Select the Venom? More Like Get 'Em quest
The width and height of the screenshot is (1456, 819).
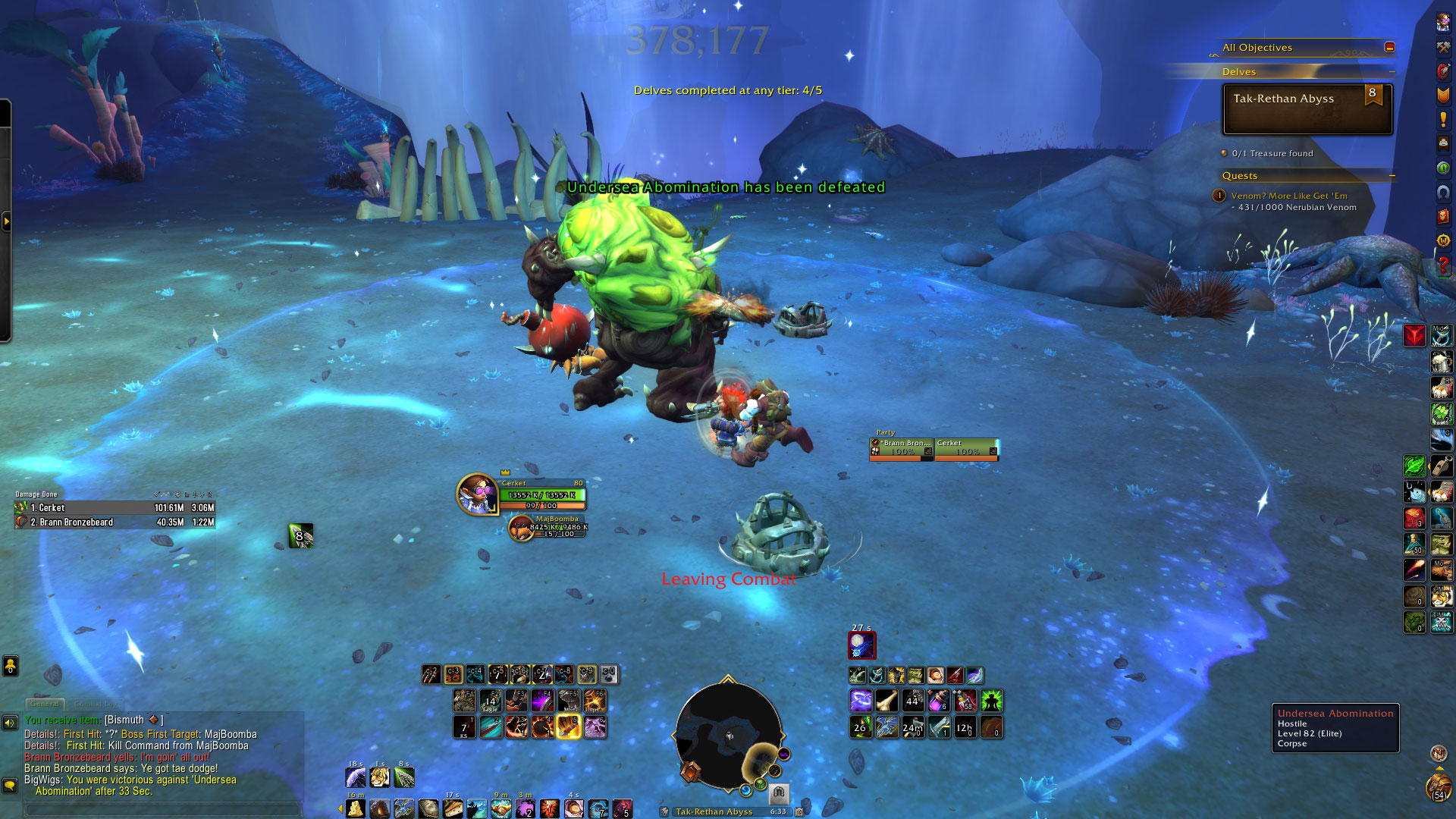1288,196
